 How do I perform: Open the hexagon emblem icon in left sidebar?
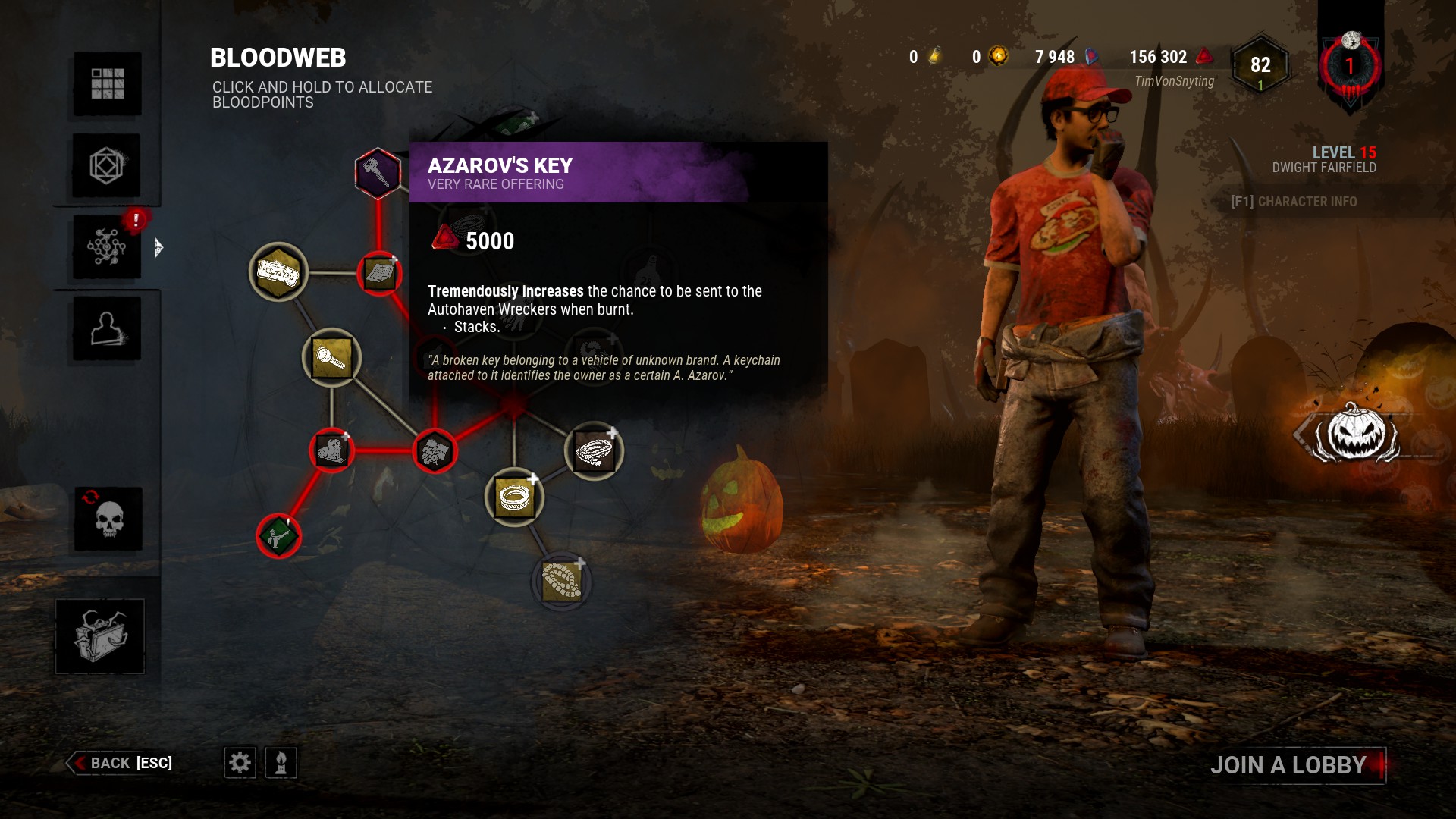point(107,165)
